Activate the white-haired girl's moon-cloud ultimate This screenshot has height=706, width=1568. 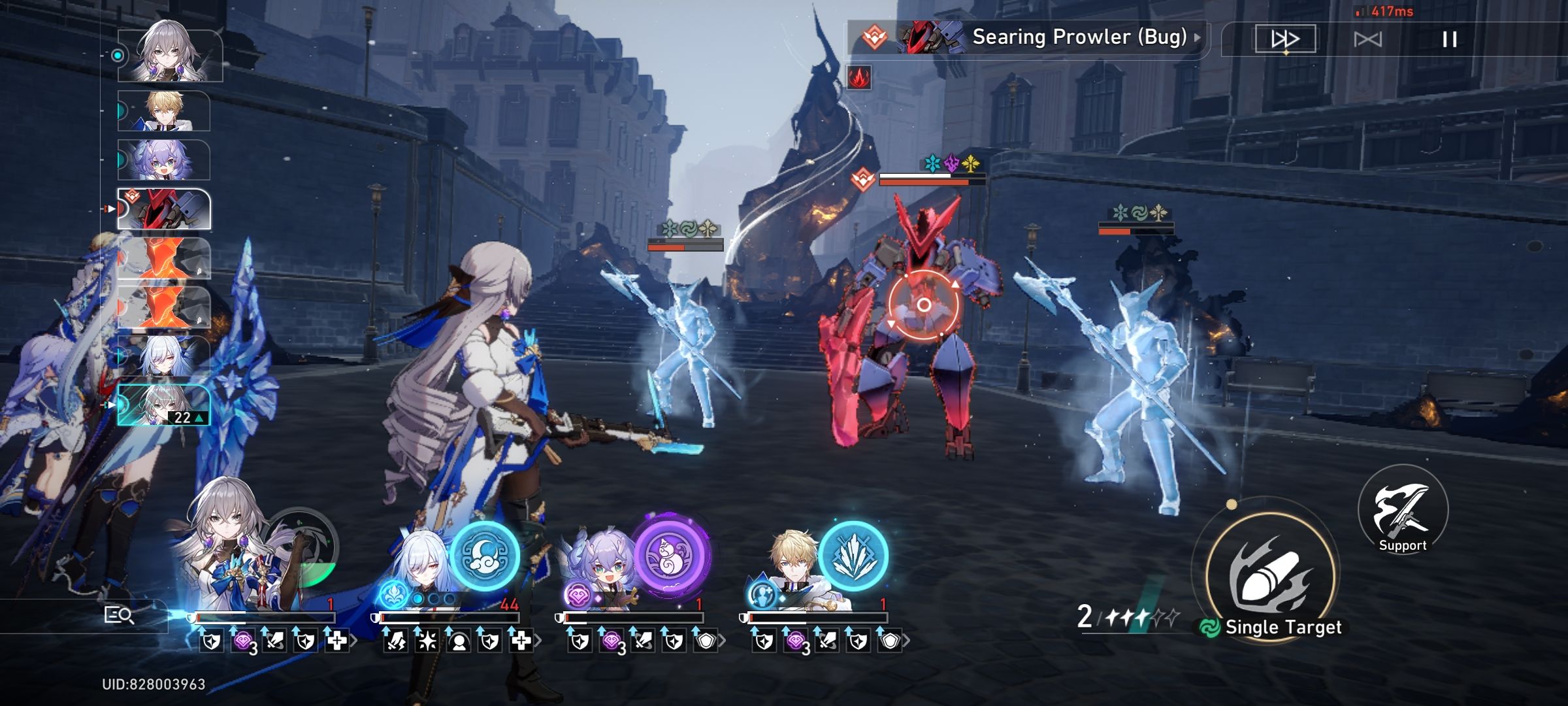484,556
